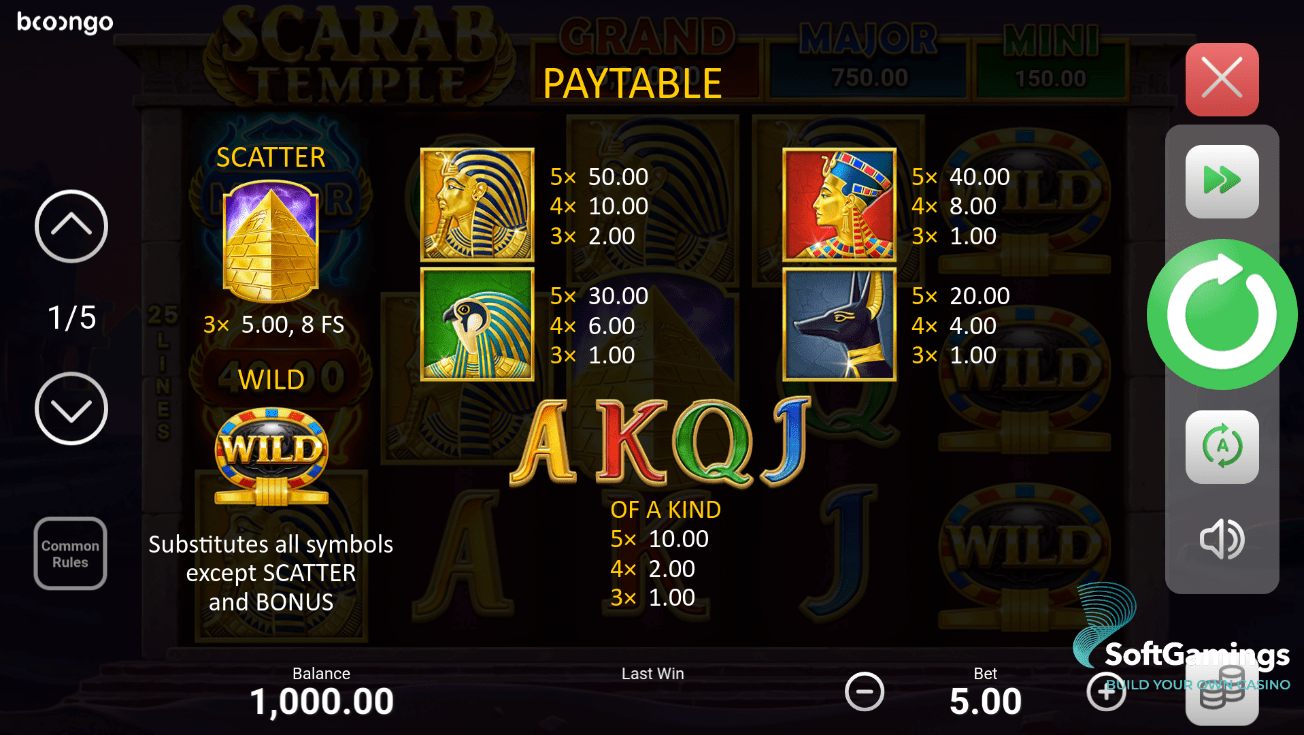
Task: Go to the next paytable page
Action: point(71,409)
